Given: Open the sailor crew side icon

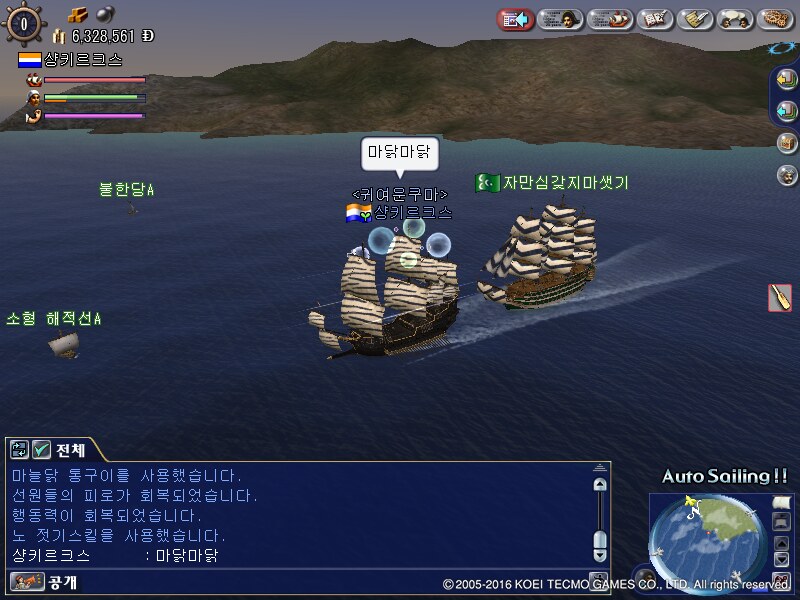Looking at the screenshot, I should point(787,175).
